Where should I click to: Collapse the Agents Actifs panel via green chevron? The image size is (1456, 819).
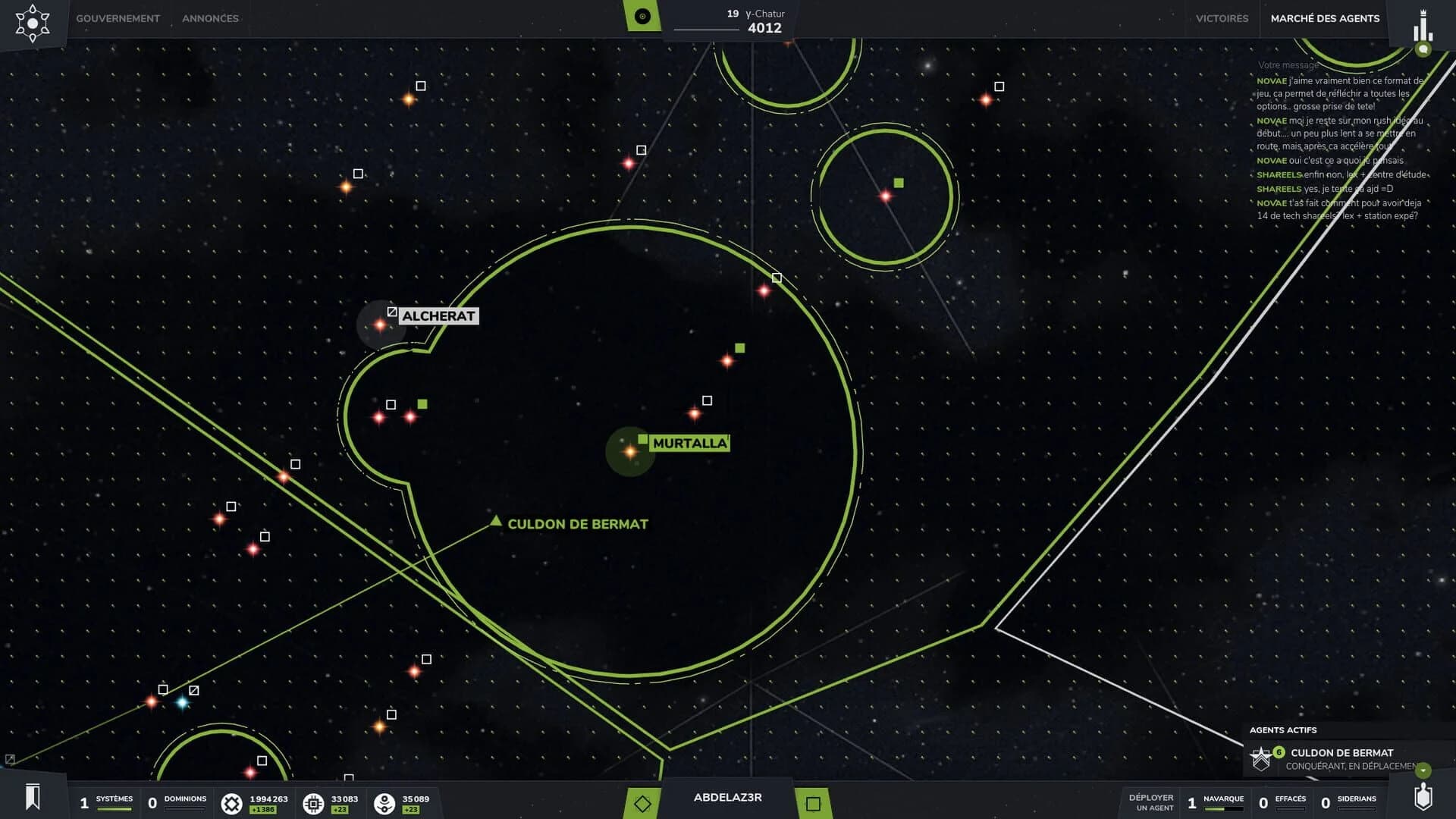(1423, 771)
